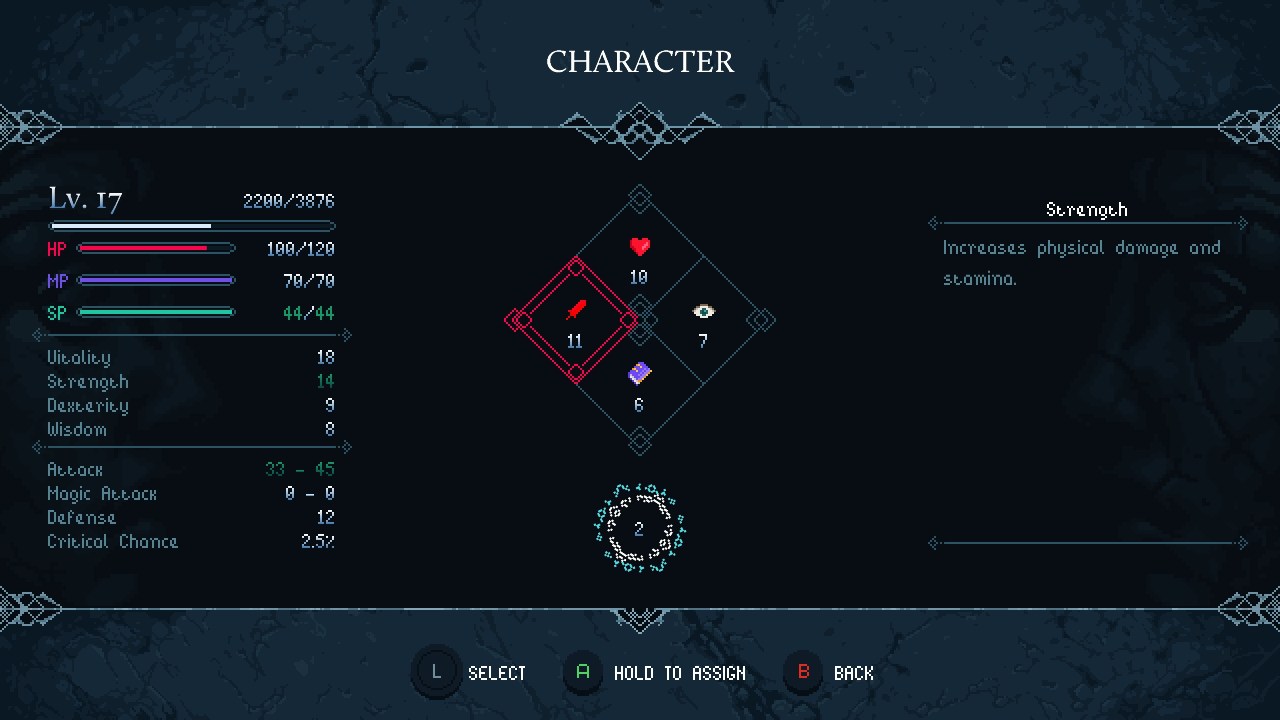Screen dimensions: 1280x720
Task: Click the left arrow beside the Strength description
Action: (933, 223)
